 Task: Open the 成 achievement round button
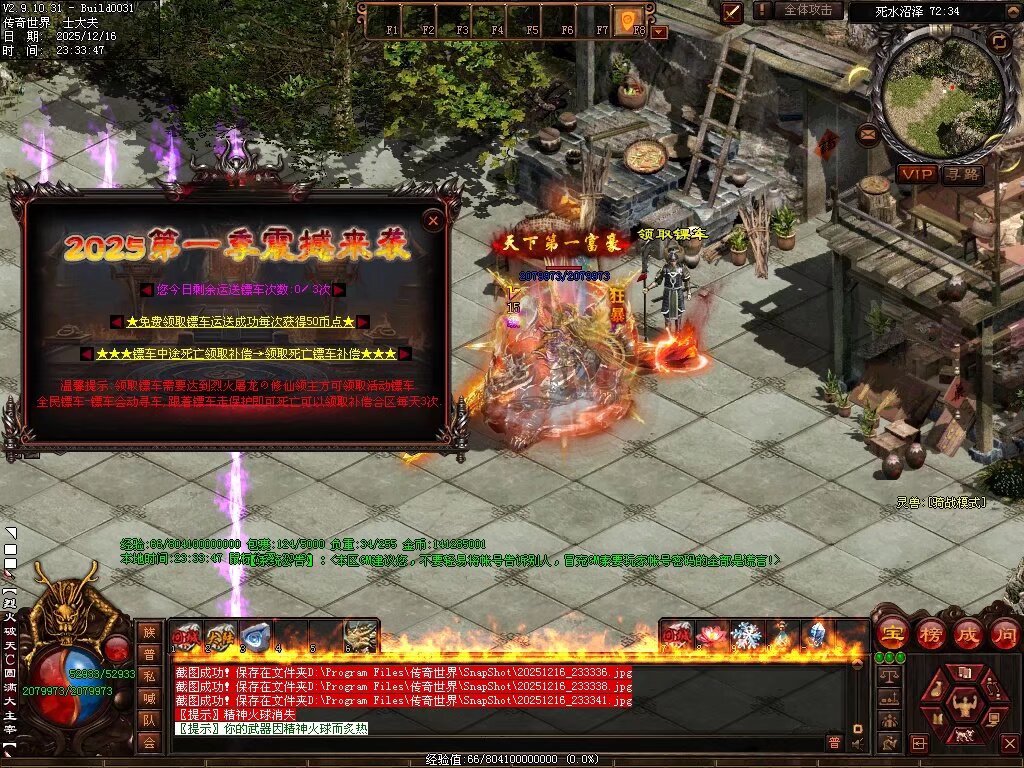pyautogui.click(x=967, y=634)
